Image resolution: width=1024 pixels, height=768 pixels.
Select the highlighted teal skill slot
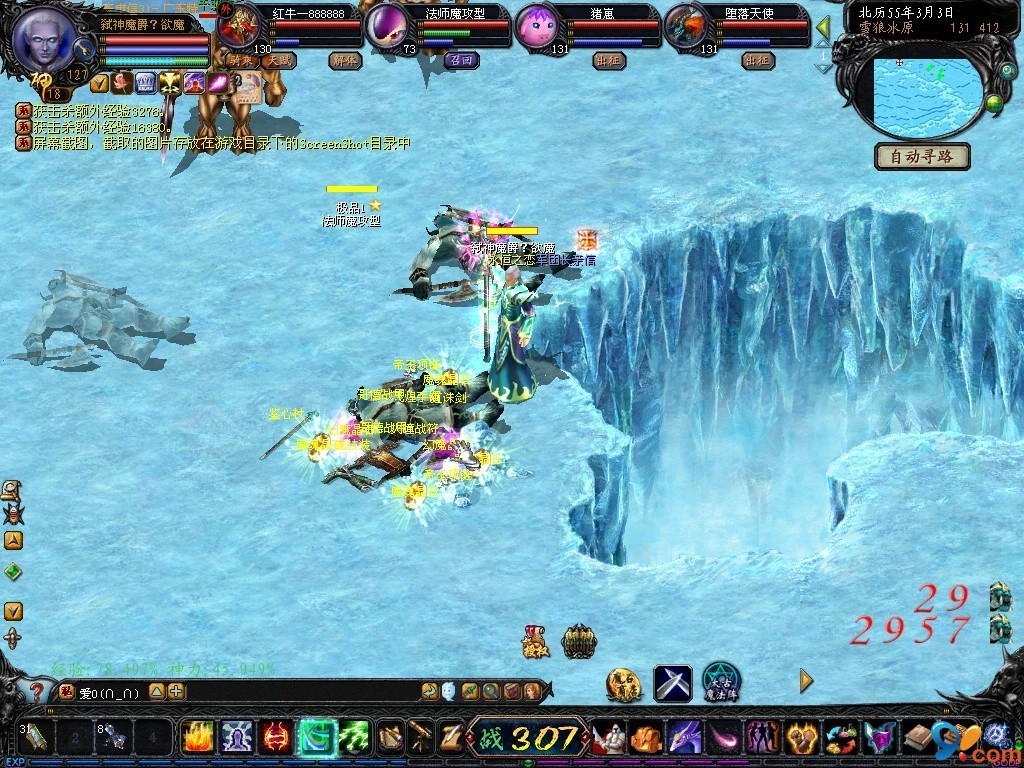[315, 738]
